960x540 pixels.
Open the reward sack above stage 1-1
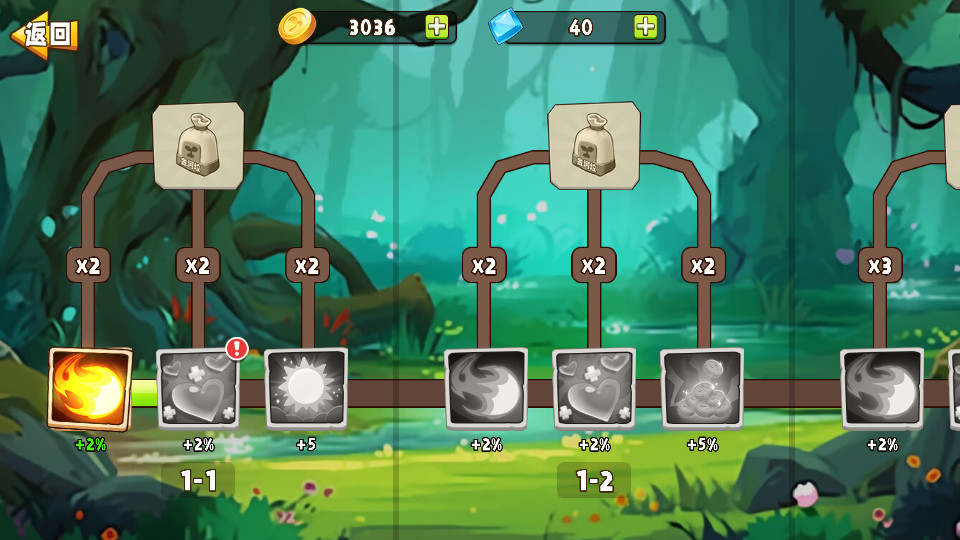[198, 145]
